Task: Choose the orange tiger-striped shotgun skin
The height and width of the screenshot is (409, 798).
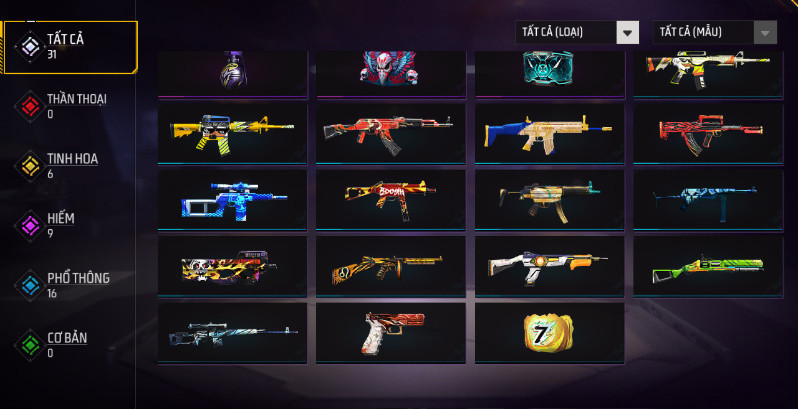Action: pos(390,265)
